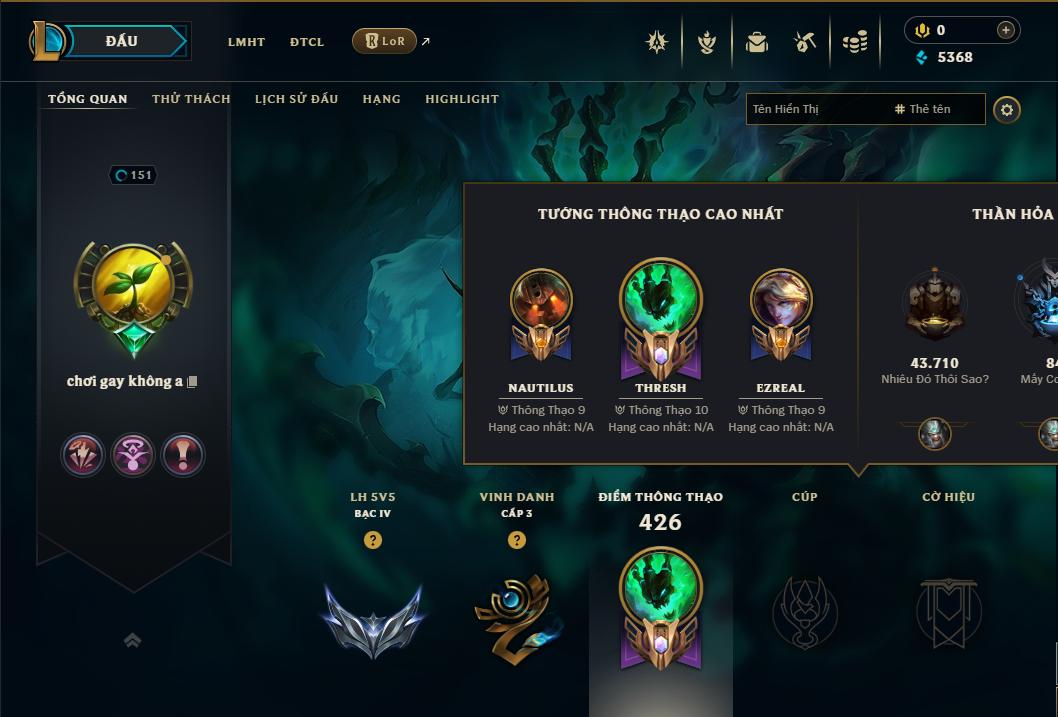
Task: Click the LH 5V5 silver rank emblem
Action: pyautogui.click(x=373, y=617)
